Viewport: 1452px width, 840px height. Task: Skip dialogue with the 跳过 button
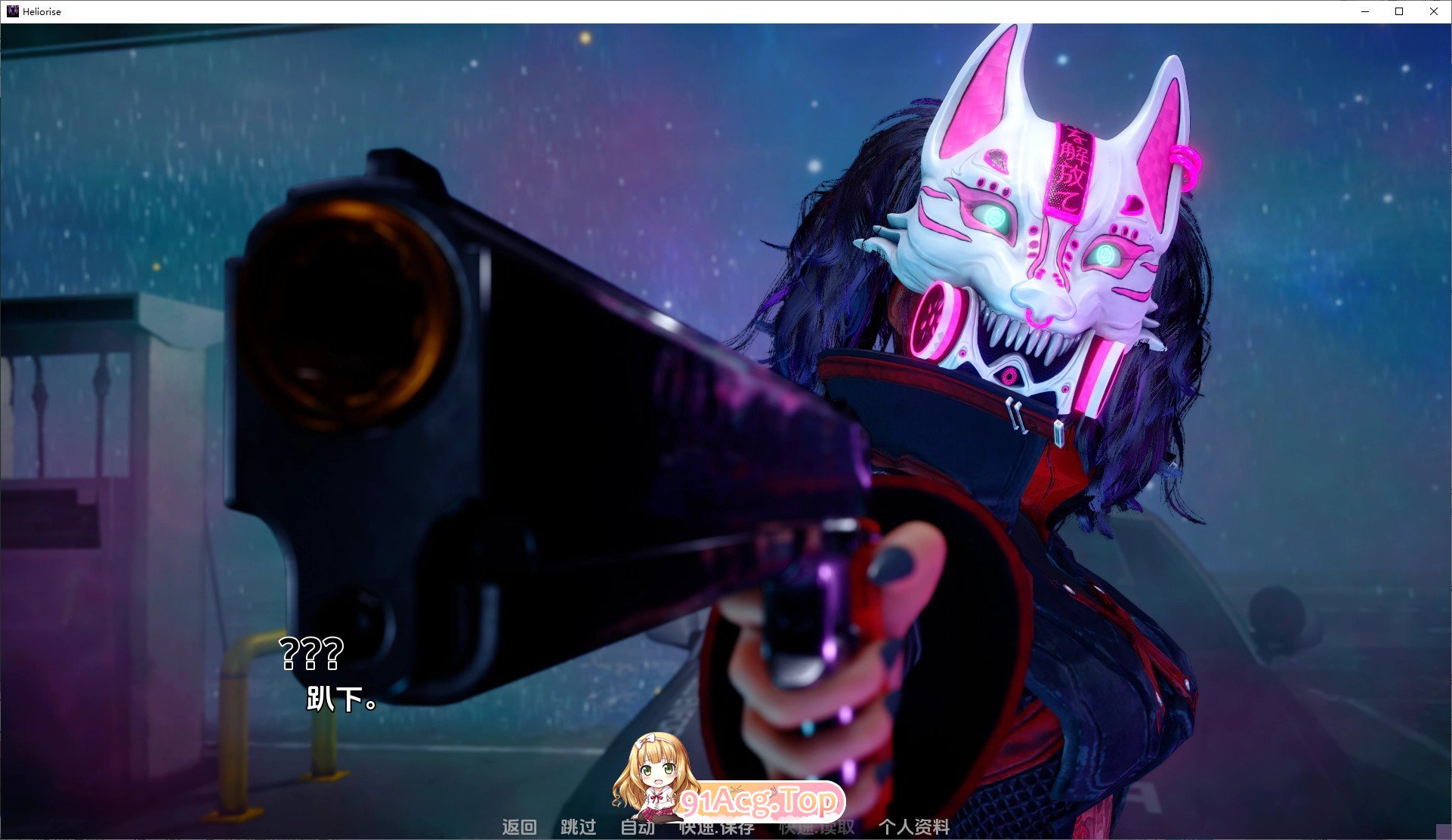tap(578, 827)
